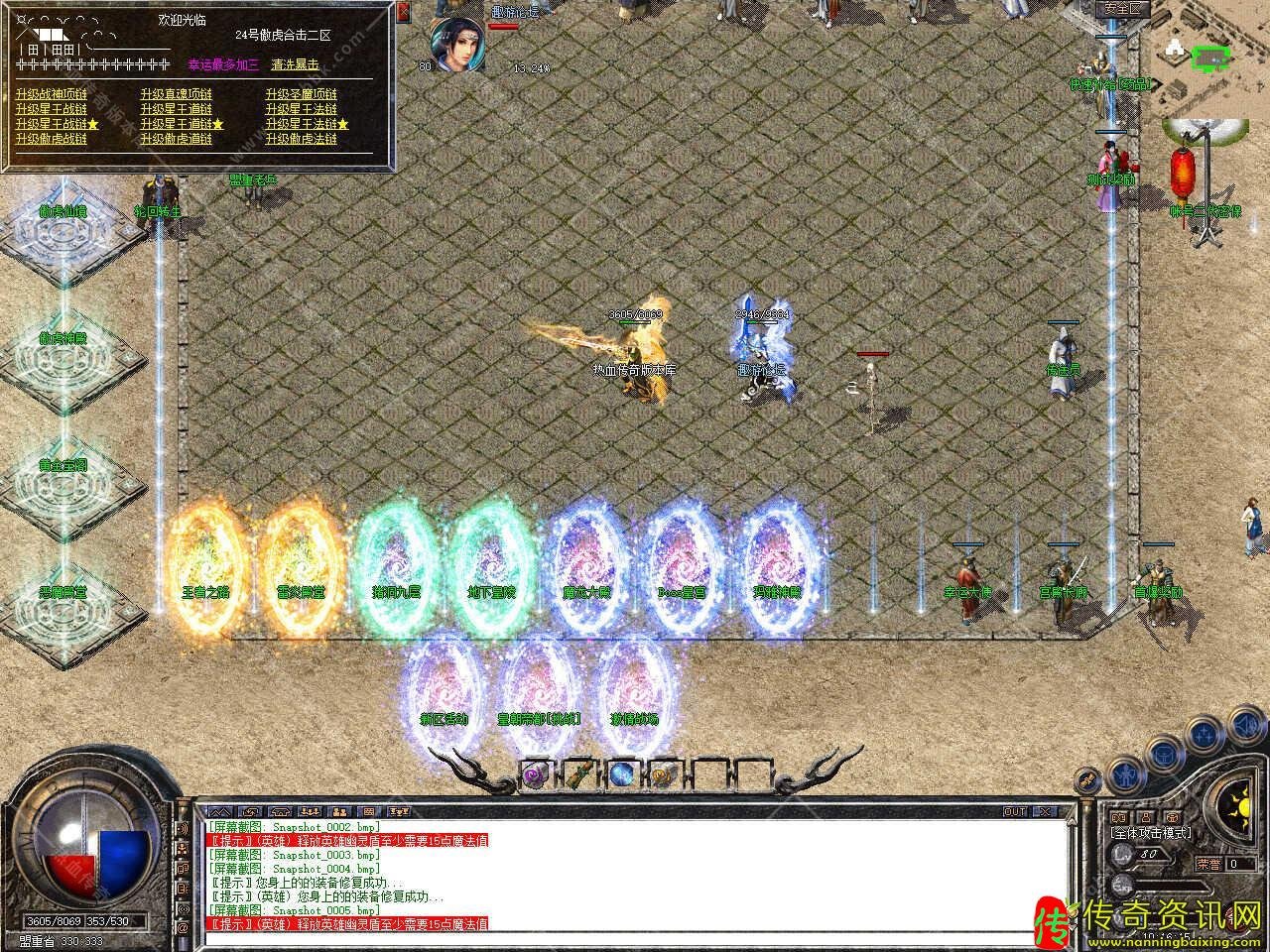Click the hero portrait at top
Viewport: 1270px width, 952px height.
pos(457,43)
